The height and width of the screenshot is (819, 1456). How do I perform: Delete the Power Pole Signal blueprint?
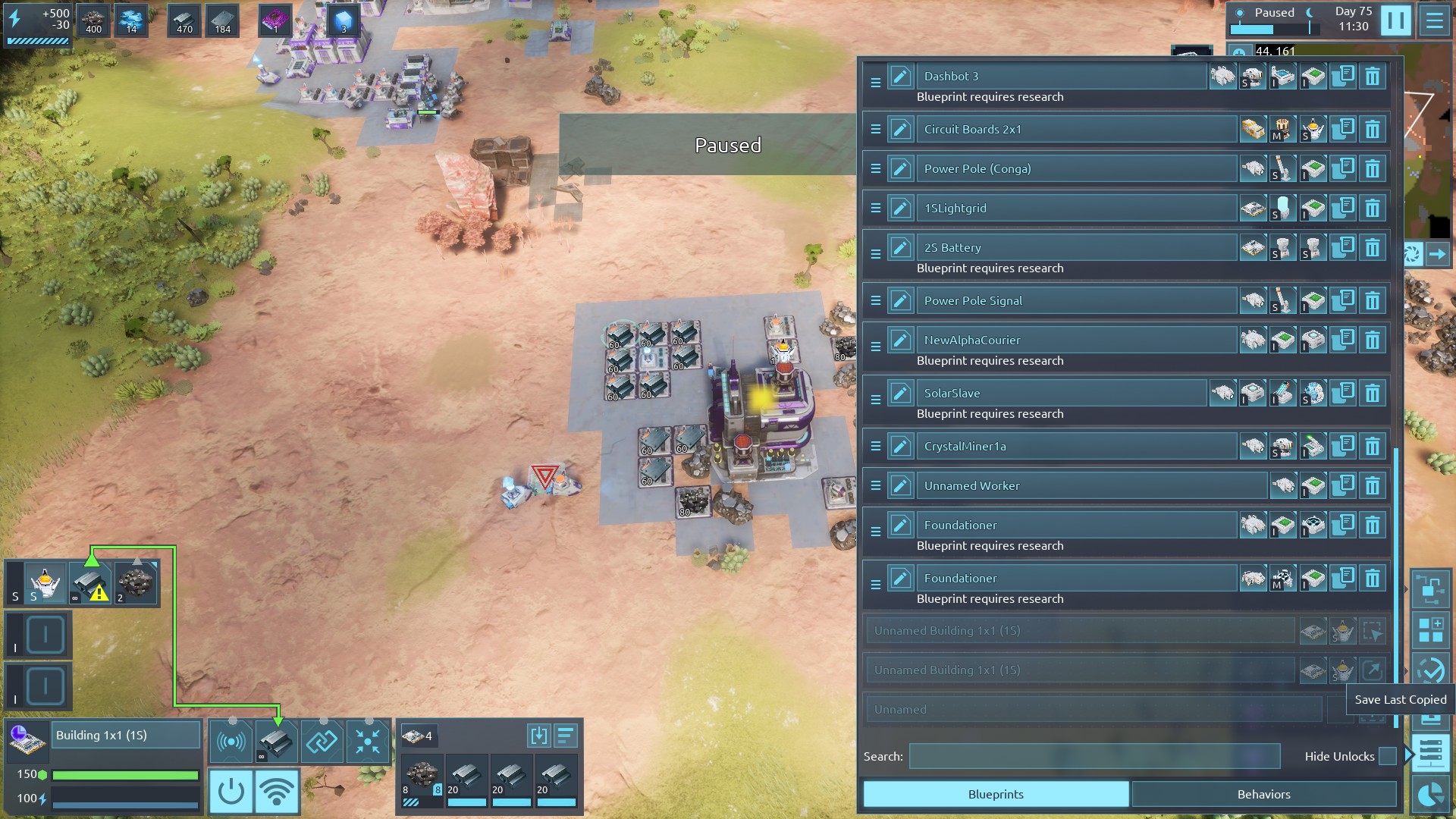coord(1373,301)
